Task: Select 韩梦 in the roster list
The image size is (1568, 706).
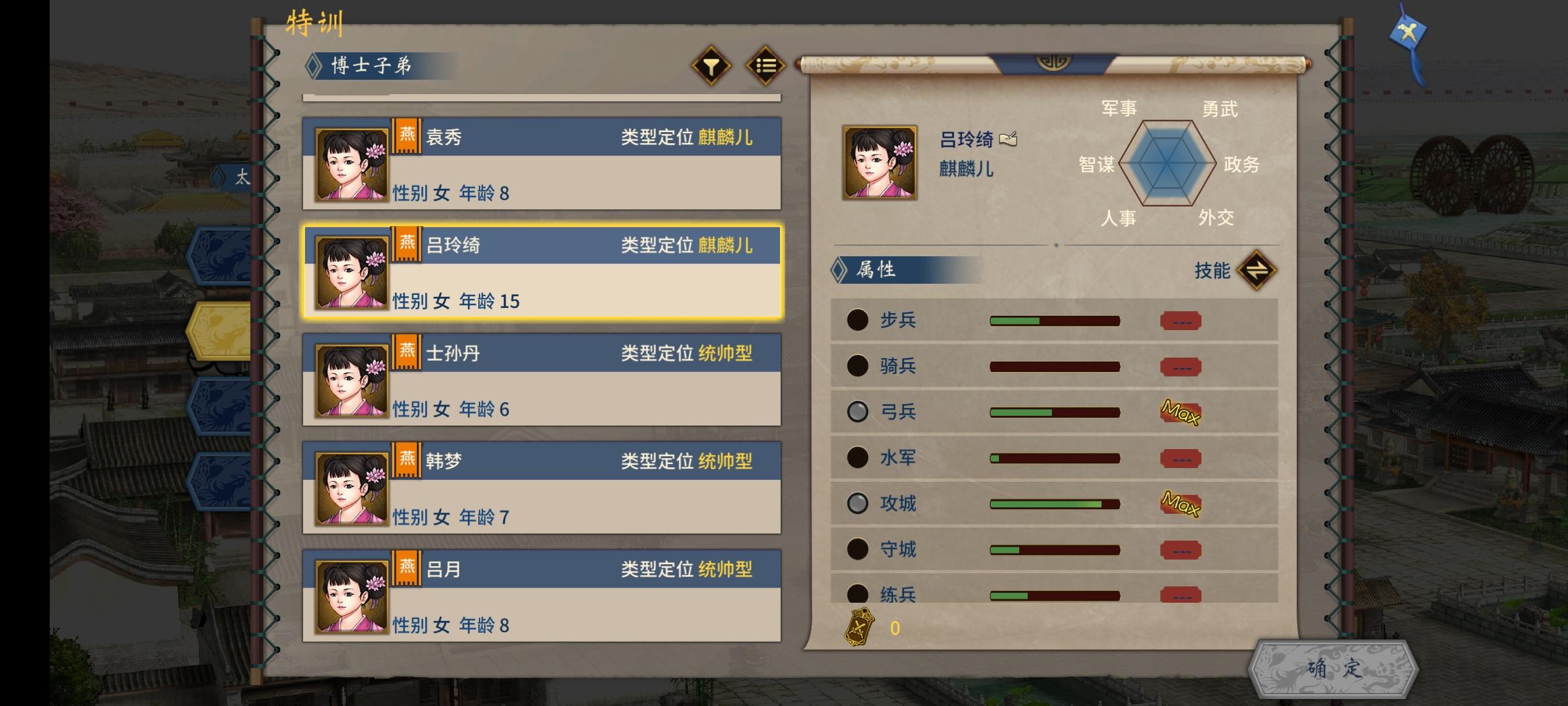Action: [x=542, y=488]
